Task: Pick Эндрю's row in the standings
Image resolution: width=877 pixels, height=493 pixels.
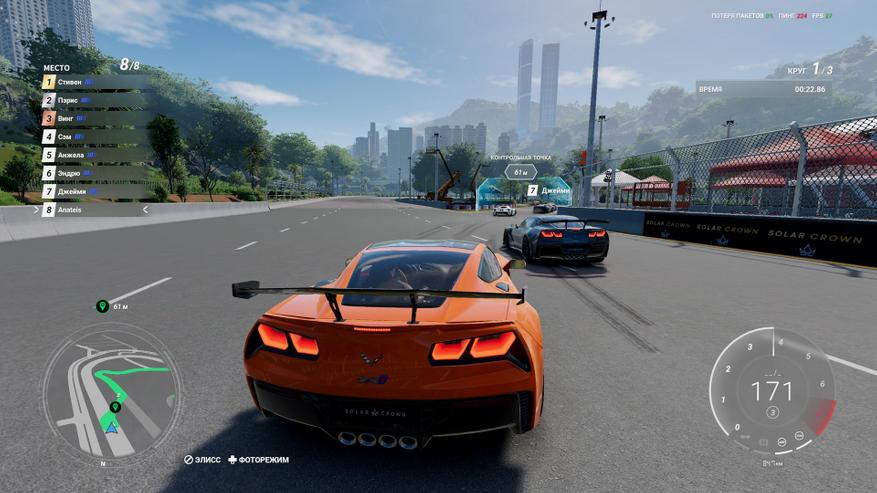Action: [90, 173]
